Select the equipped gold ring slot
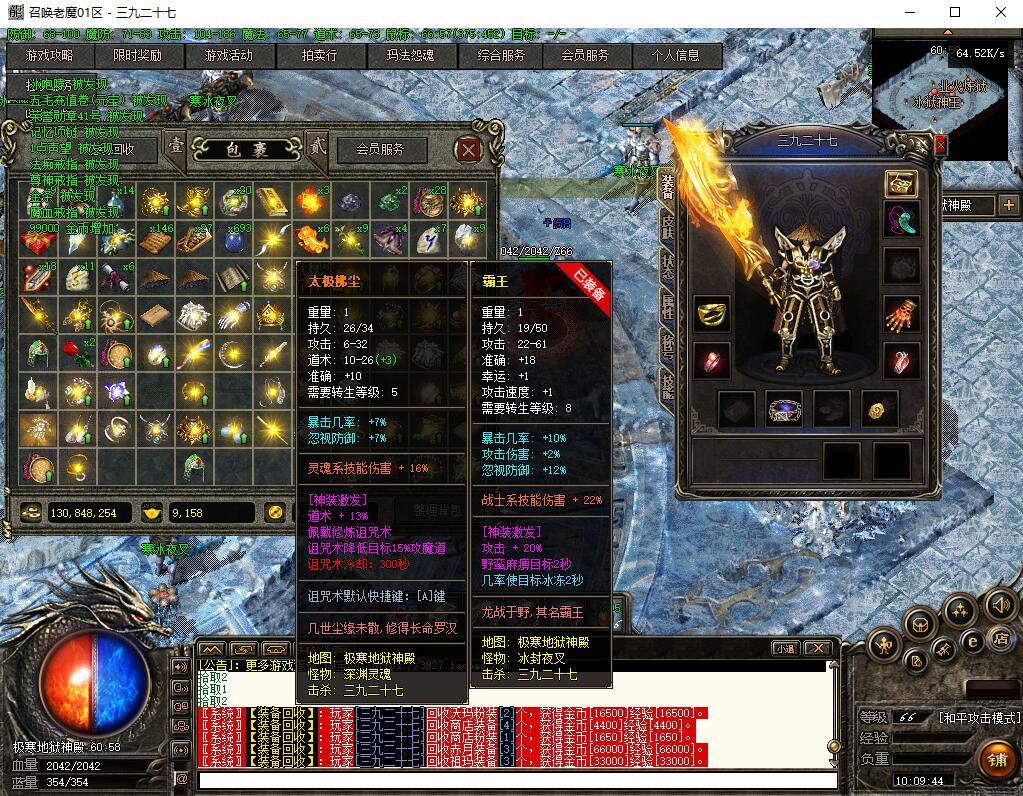 [x=711, y=314]
